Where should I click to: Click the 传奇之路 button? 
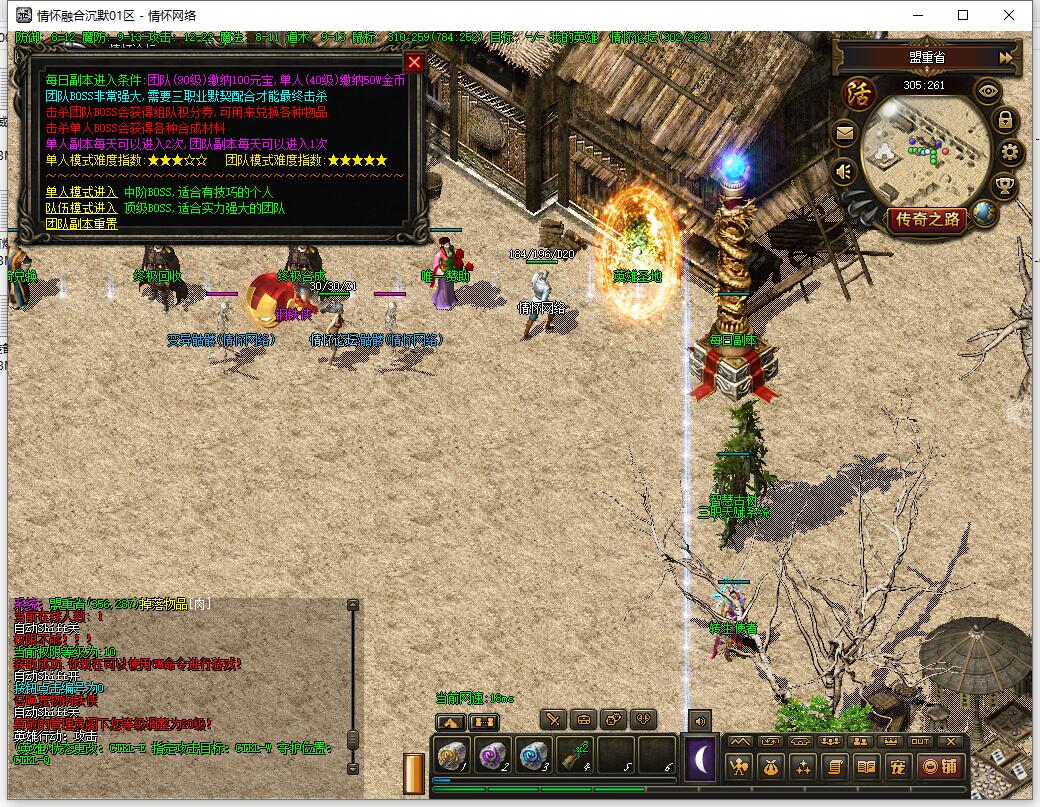[928, 219]
